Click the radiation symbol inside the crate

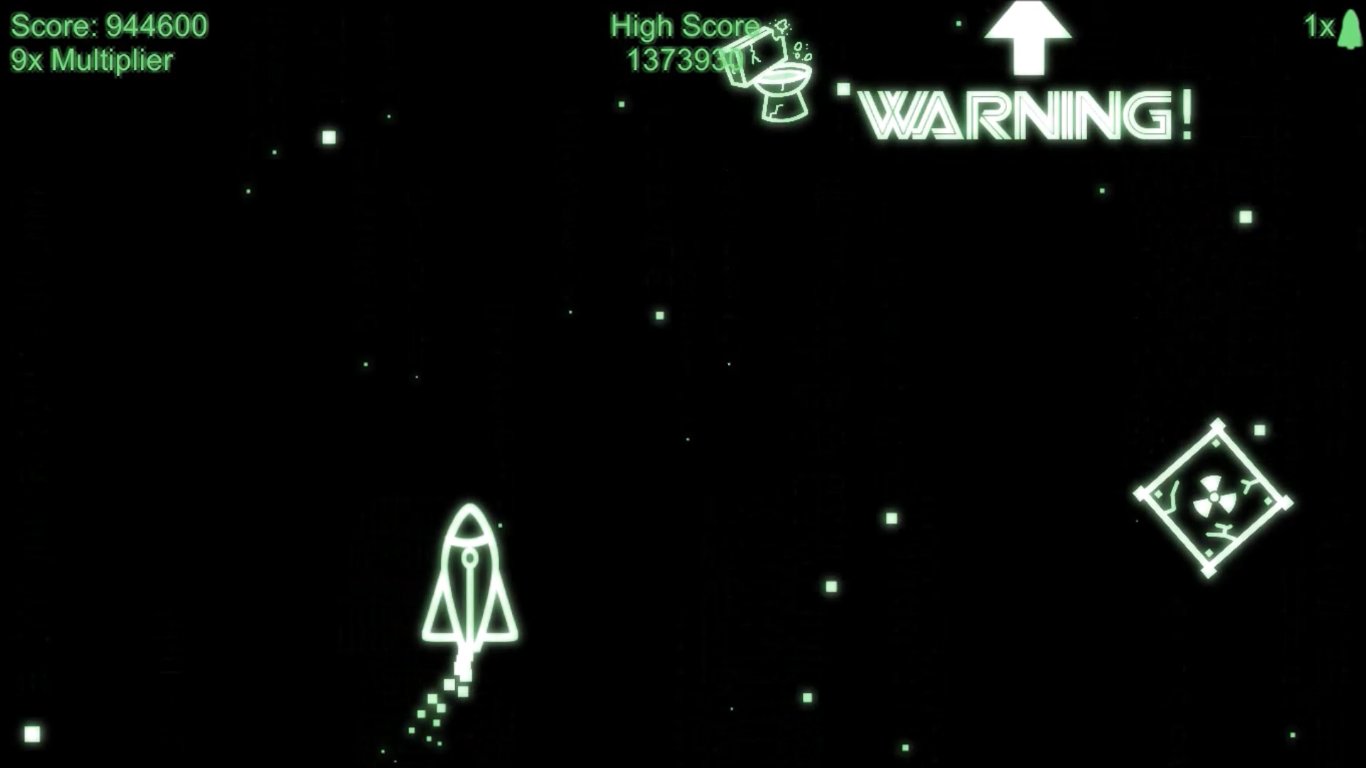[x=1214, y=493]
